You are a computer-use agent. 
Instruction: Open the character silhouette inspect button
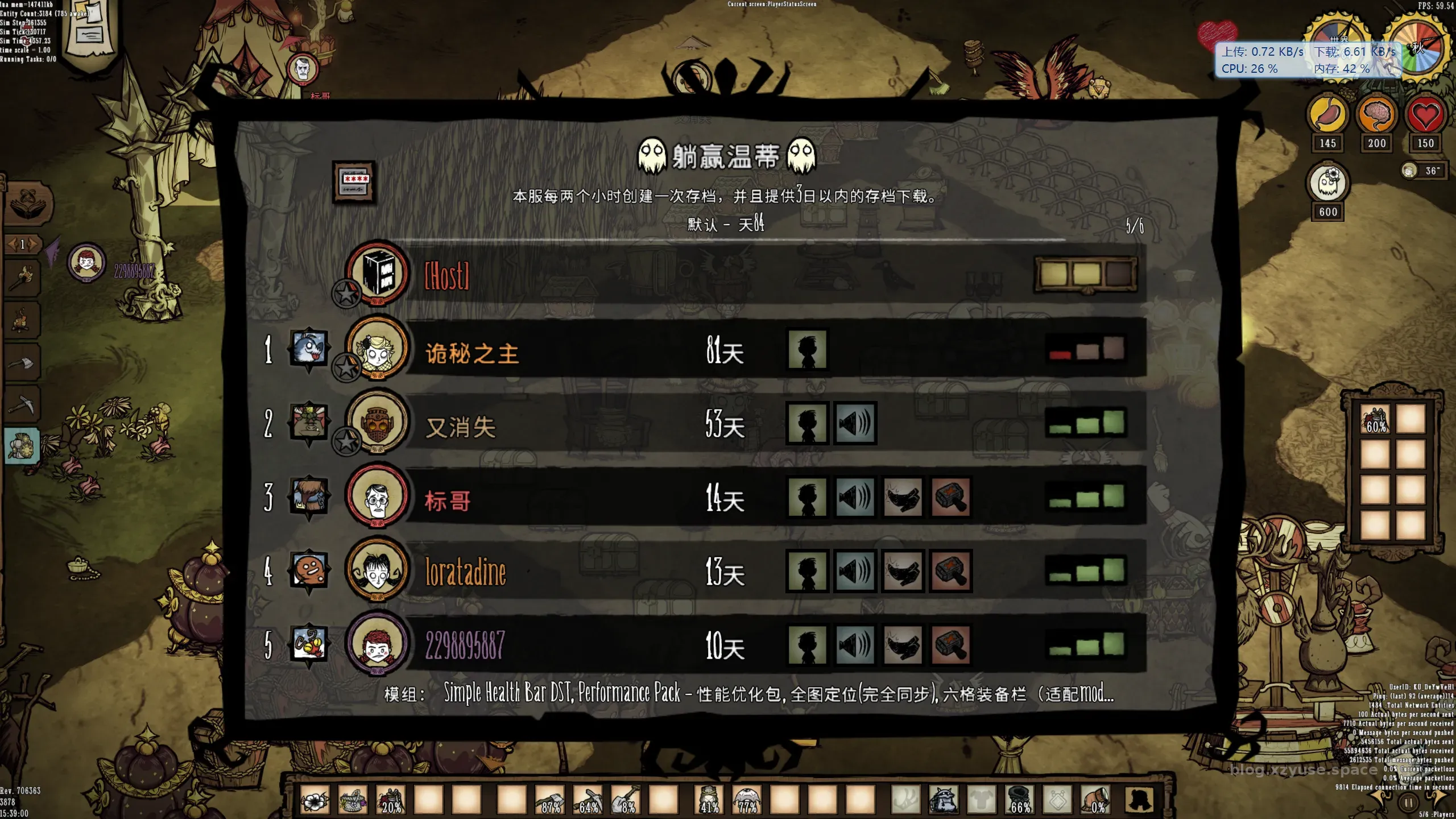click(x=1139, y=800)
